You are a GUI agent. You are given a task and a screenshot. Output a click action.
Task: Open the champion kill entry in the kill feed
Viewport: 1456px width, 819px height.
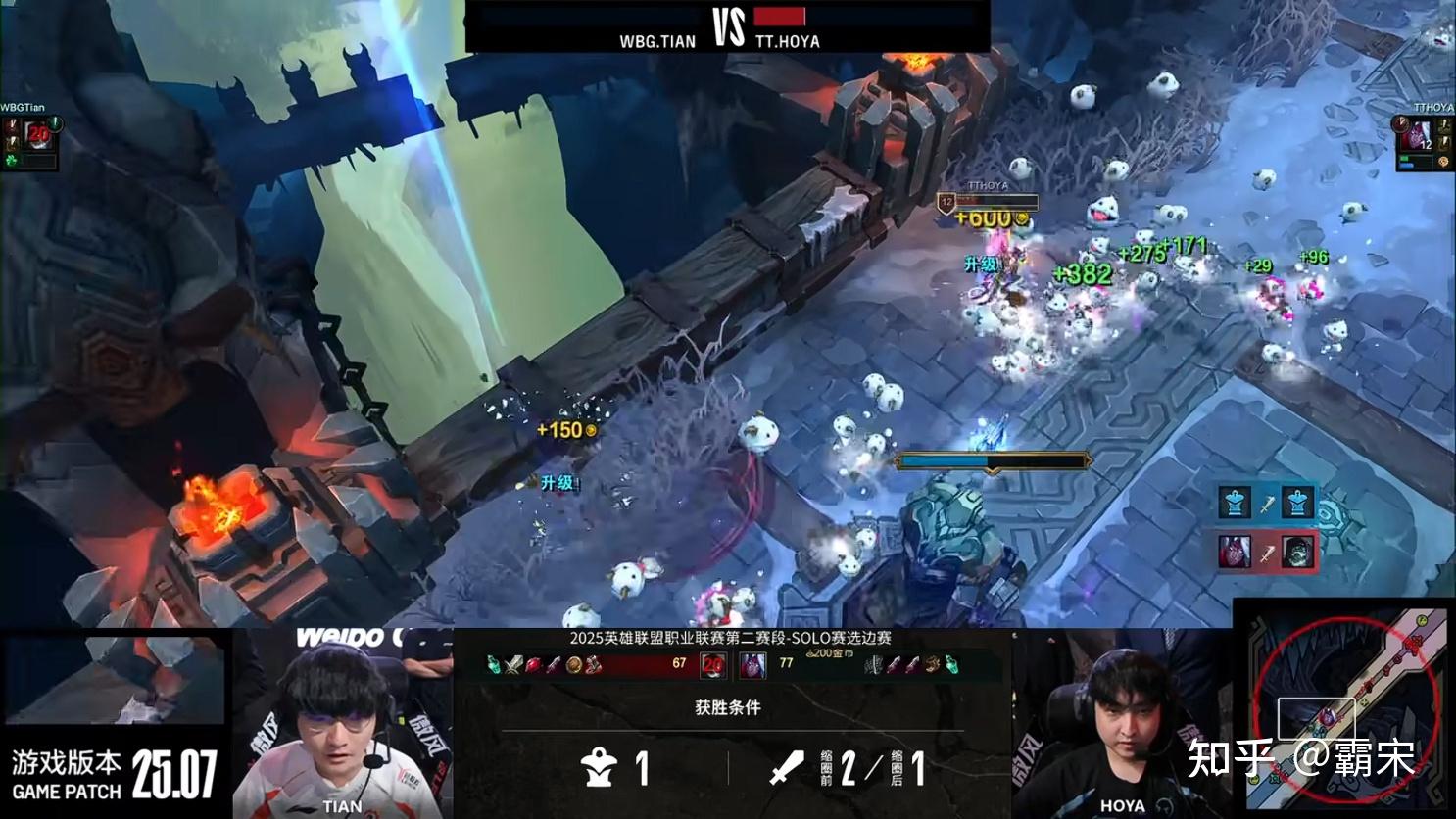[x=1267, y=552]
